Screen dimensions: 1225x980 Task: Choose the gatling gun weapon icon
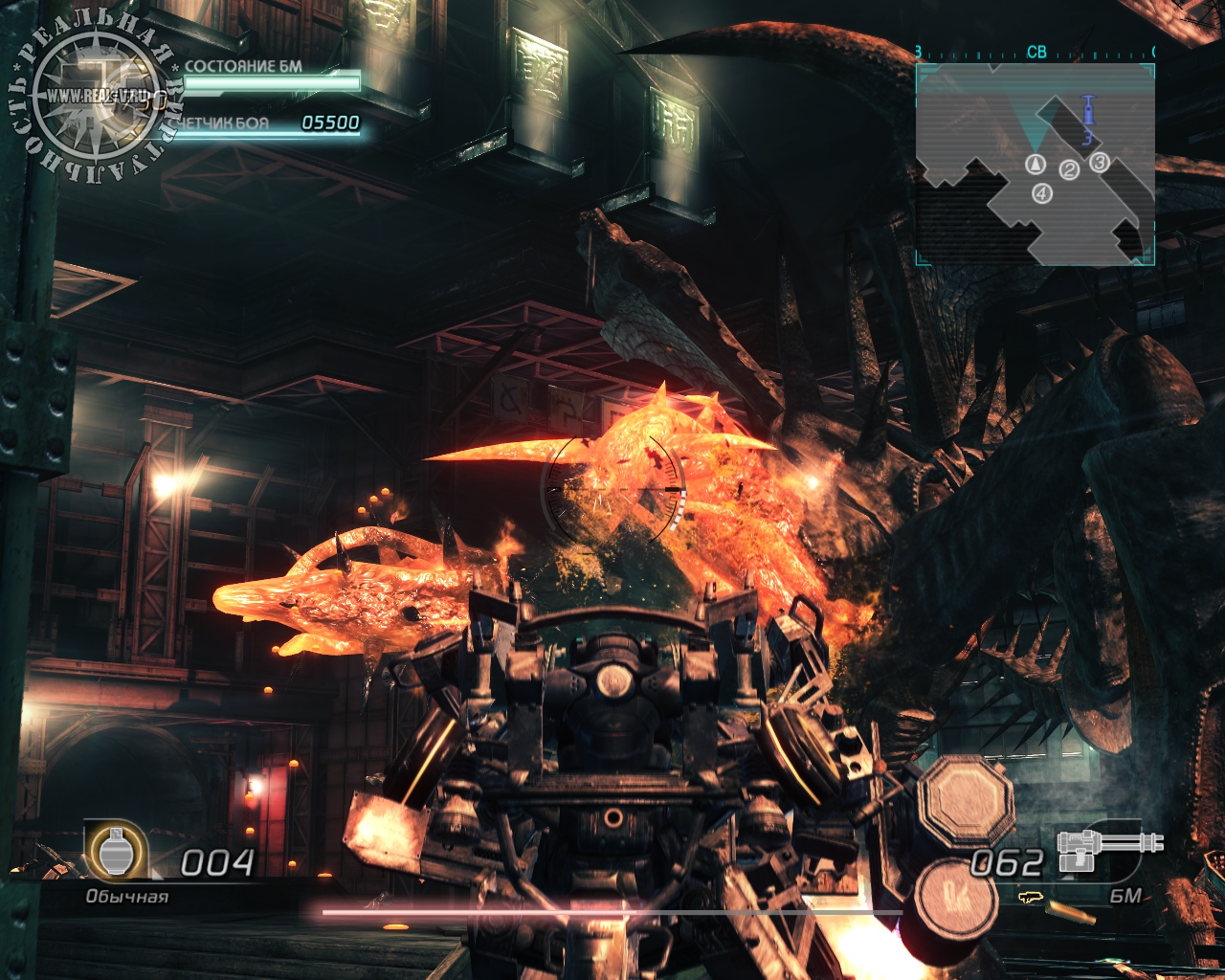point(1109,849)
